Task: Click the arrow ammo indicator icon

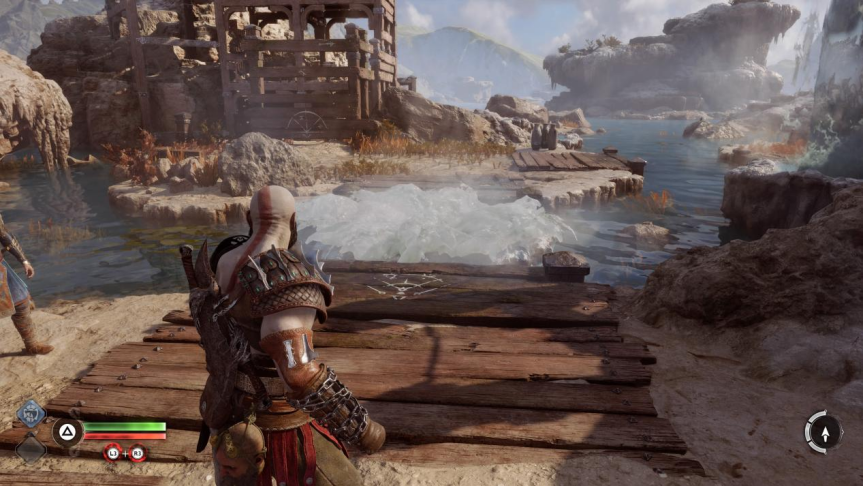Action: click(x=823, y=432)
